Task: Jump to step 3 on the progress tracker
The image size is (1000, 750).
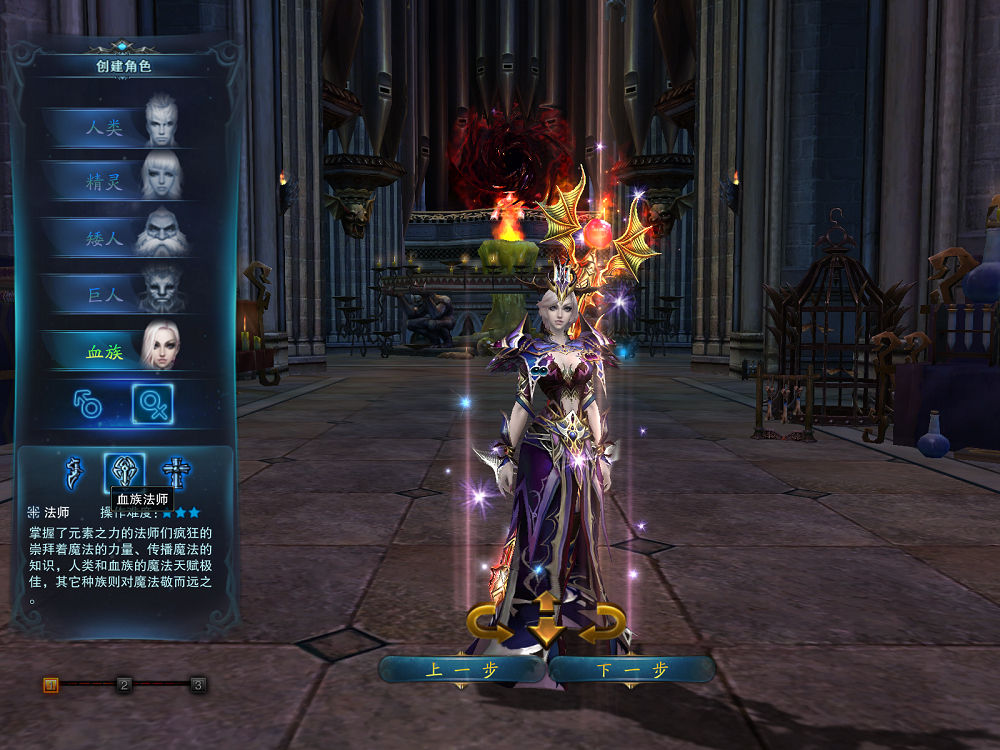Action: [198, 685]
